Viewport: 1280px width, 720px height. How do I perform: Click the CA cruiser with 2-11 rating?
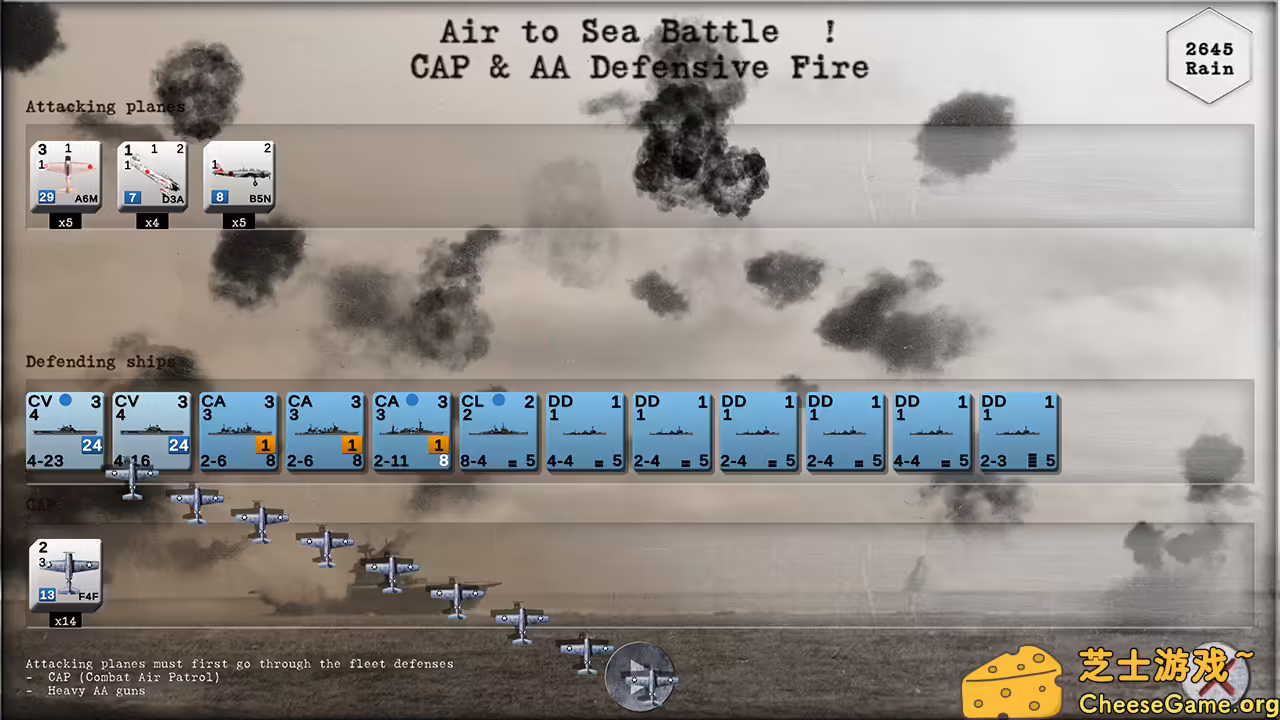(412, 430)
